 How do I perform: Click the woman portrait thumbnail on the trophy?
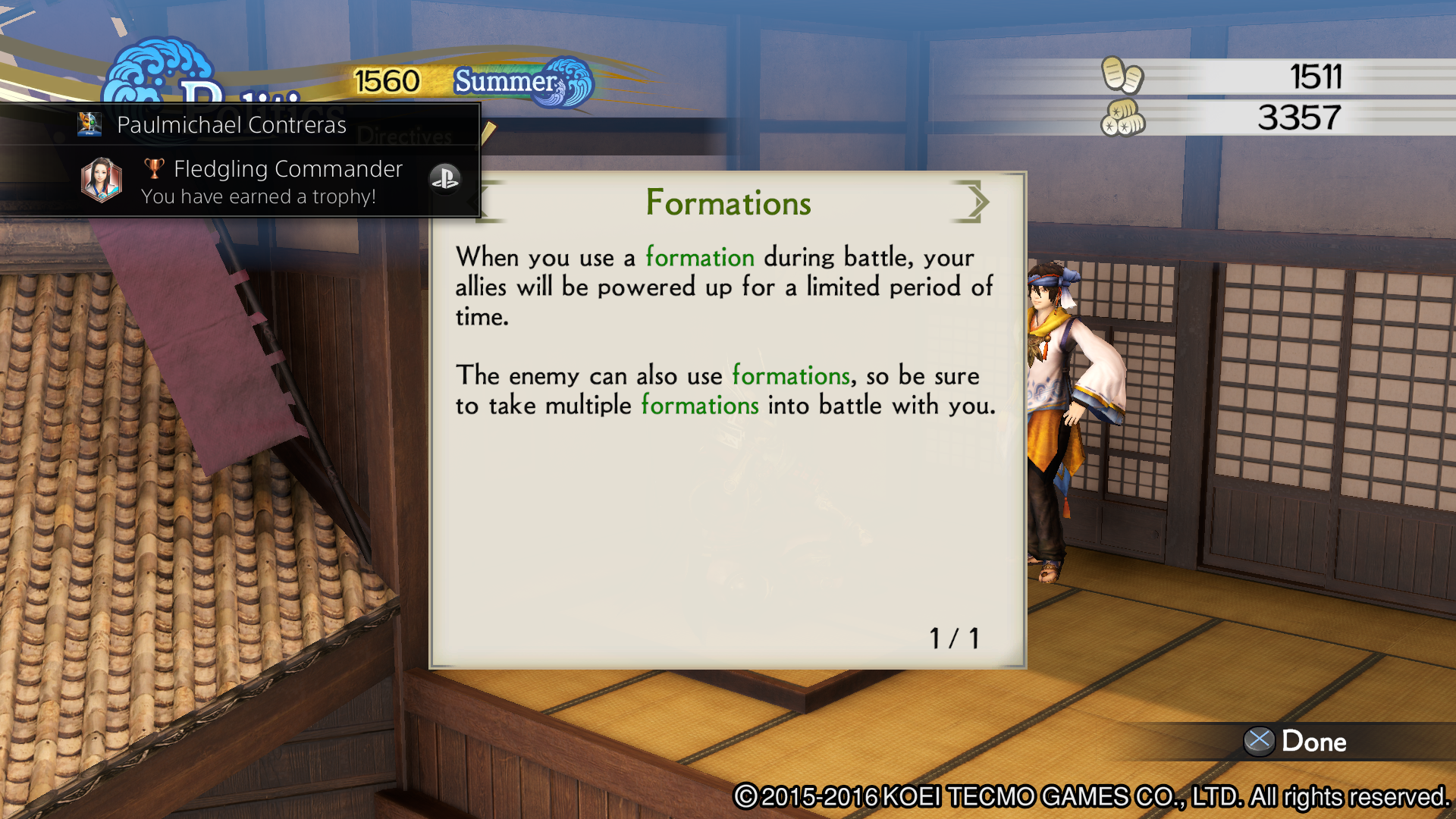pyautogui.click(x=101, y=180)
